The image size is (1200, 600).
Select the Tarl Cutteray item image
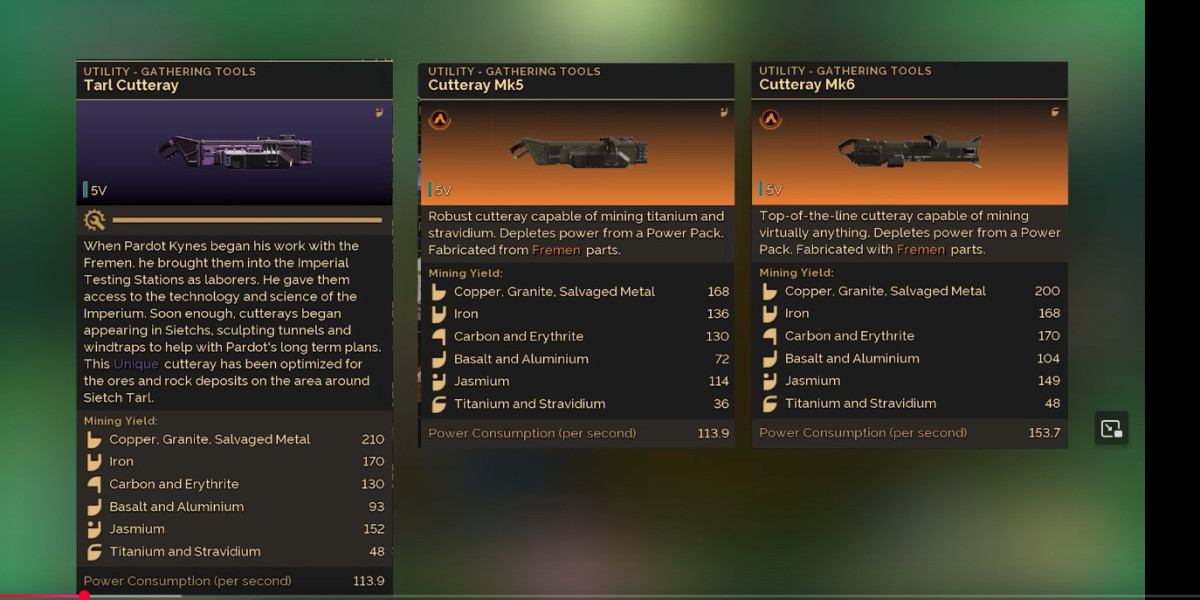235,152
